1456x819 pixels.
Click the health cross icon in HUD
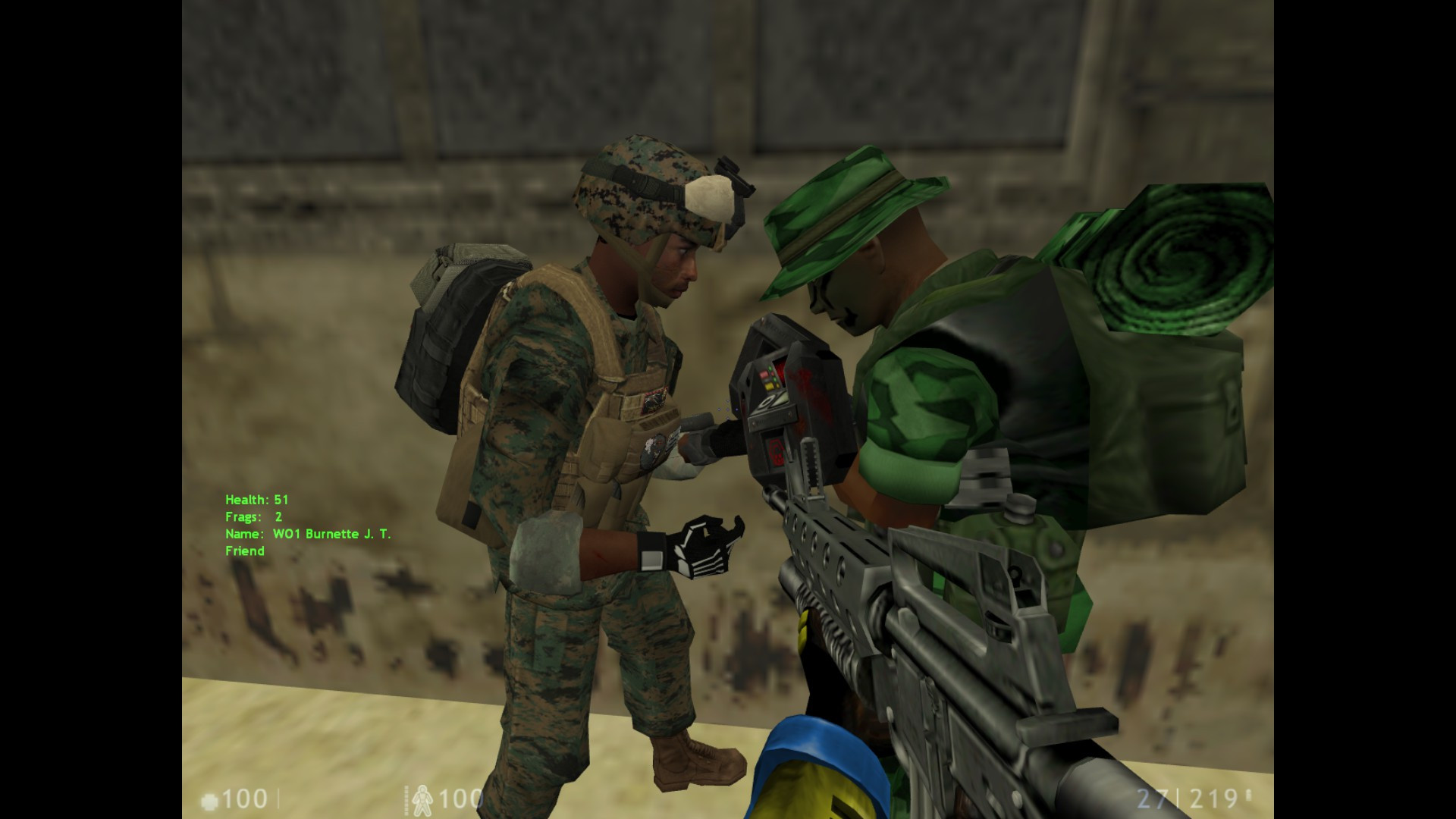[209, 799]
